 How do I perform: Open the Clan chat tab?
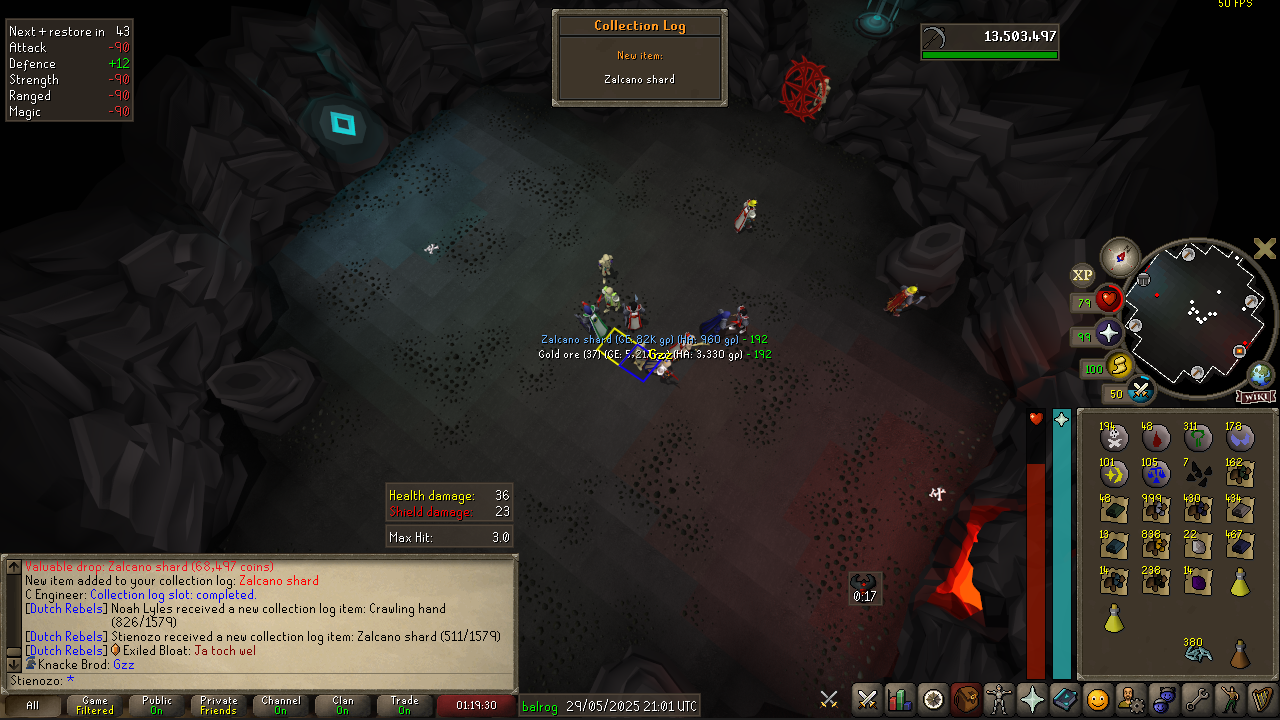pyautogui.click(x=343, y=705)
